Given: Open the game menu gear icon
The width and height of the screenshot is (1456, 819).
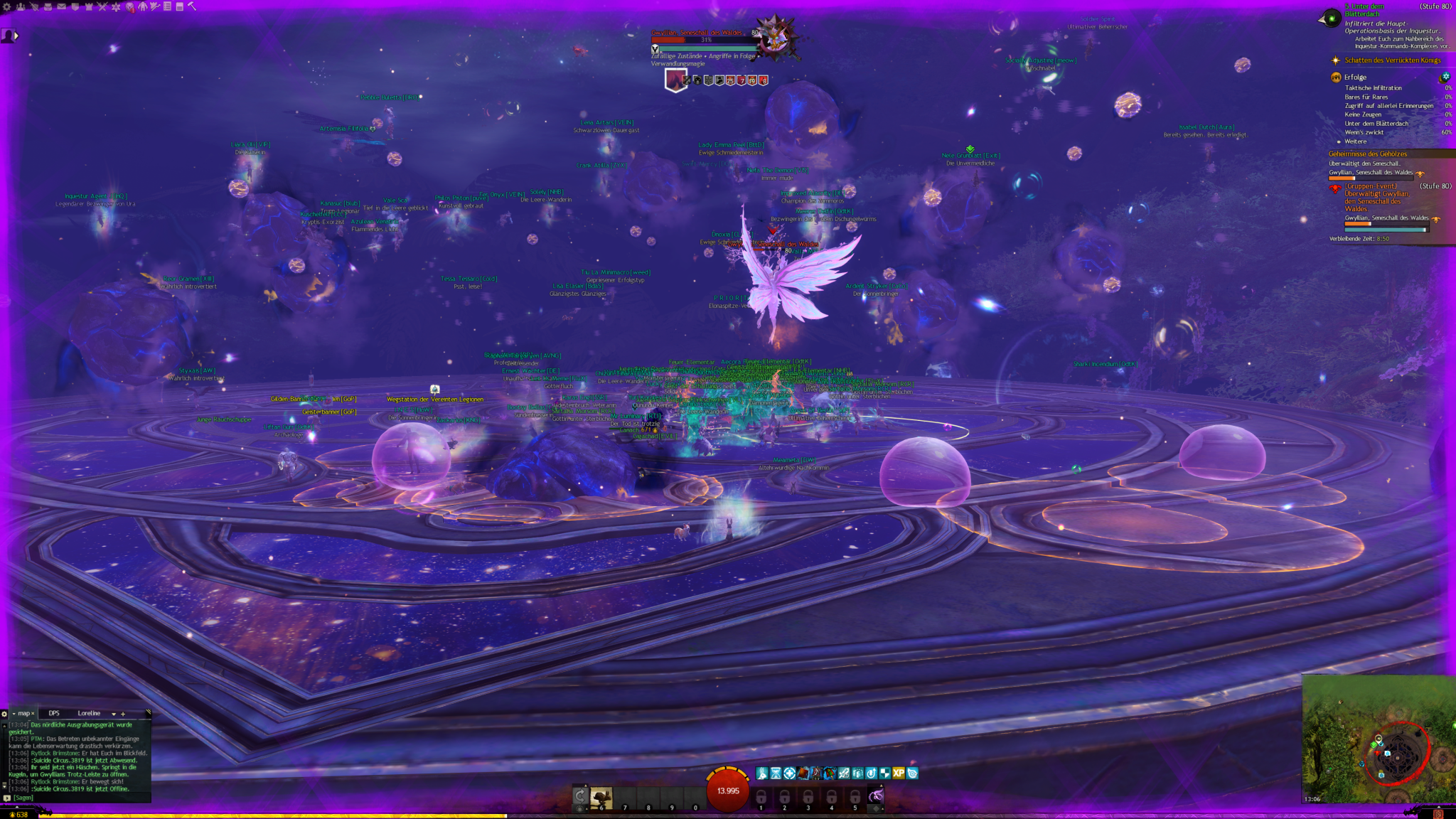Looking at the screenshot, I should click(7, 6).
